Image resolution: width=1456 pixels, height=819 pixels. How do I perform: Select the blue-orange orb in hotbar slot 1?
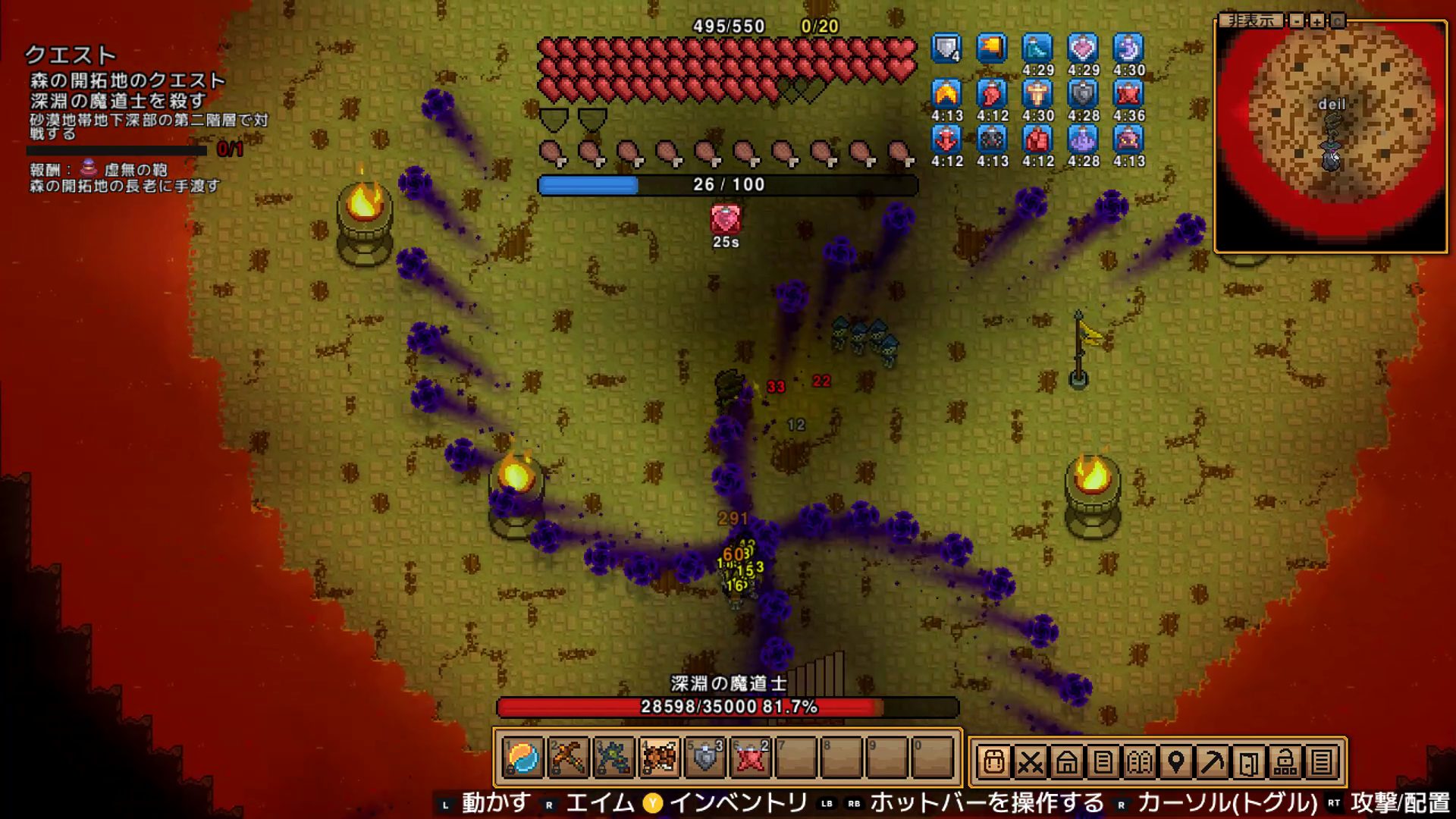(522, 758)
